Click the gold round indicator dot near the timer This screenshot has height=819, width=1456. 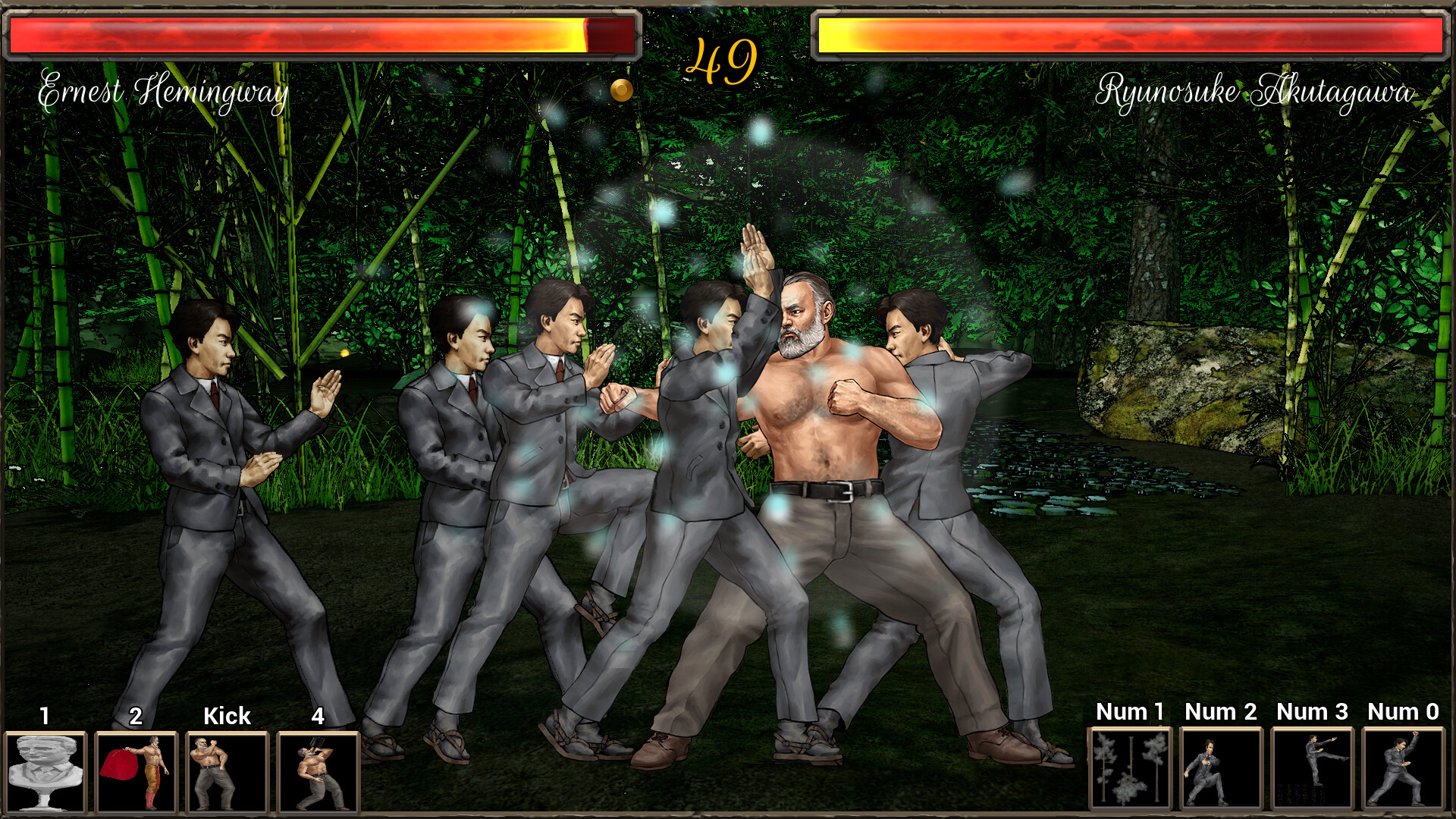[622, 89]
